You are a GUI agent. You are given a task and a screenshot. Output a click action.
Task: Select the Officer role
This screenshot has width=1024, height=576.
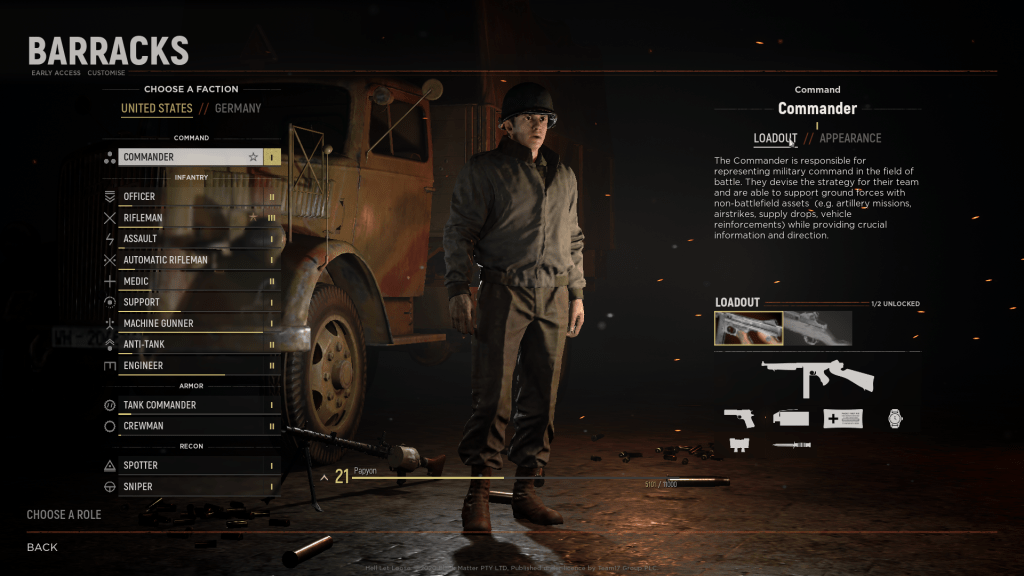(190, 197)
